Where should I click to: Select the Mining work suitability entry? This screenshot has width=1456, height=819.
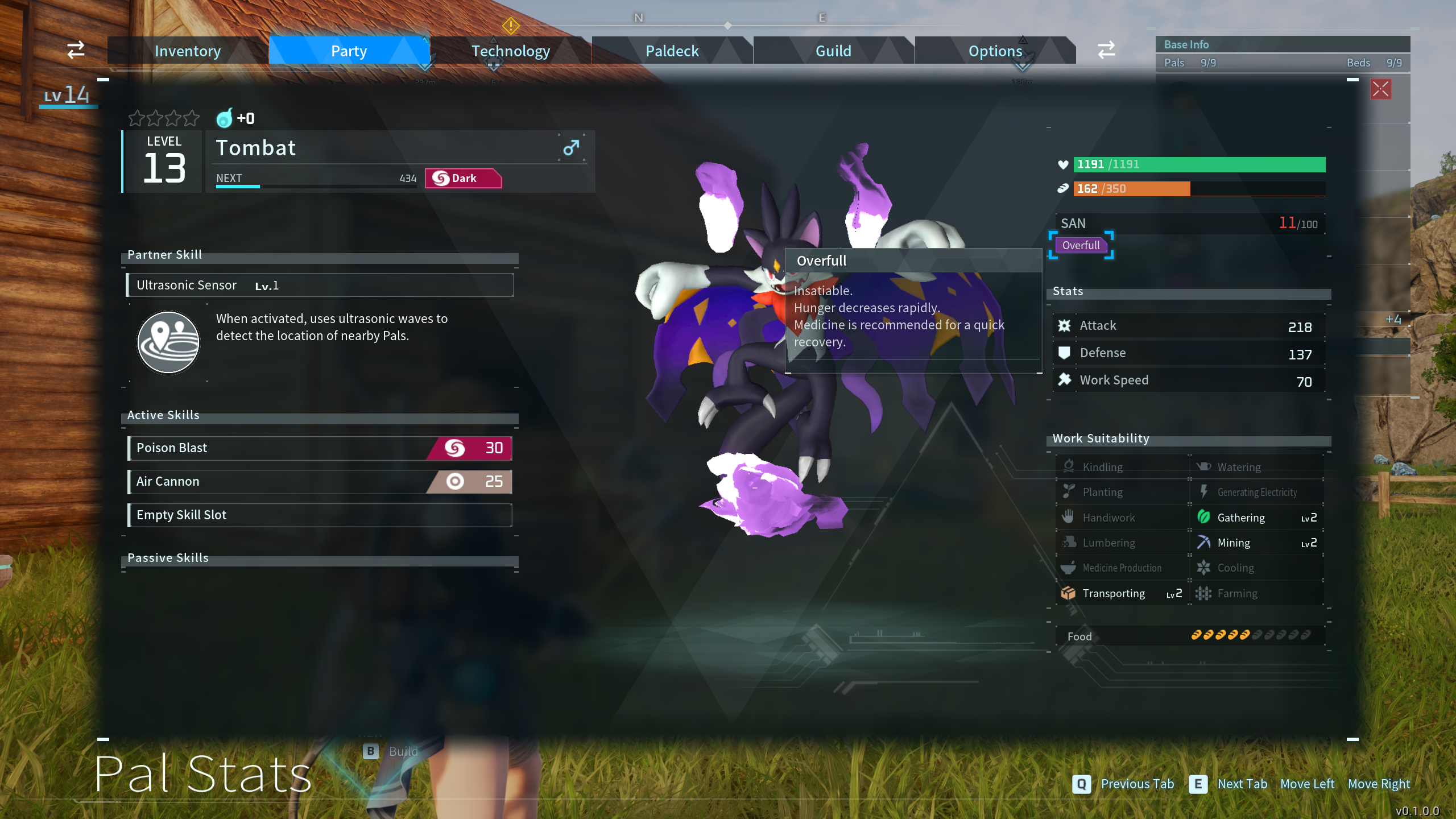(x=1257, y=543)
